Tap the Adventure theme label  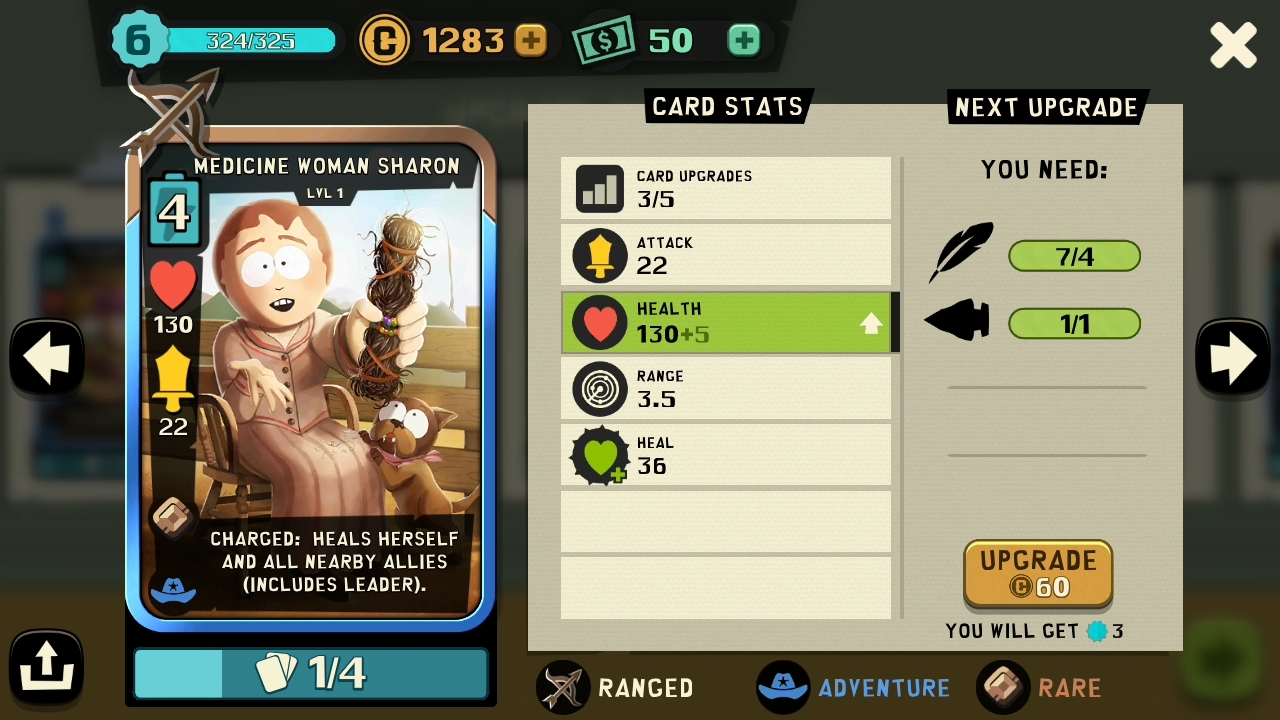pos(855,687)
